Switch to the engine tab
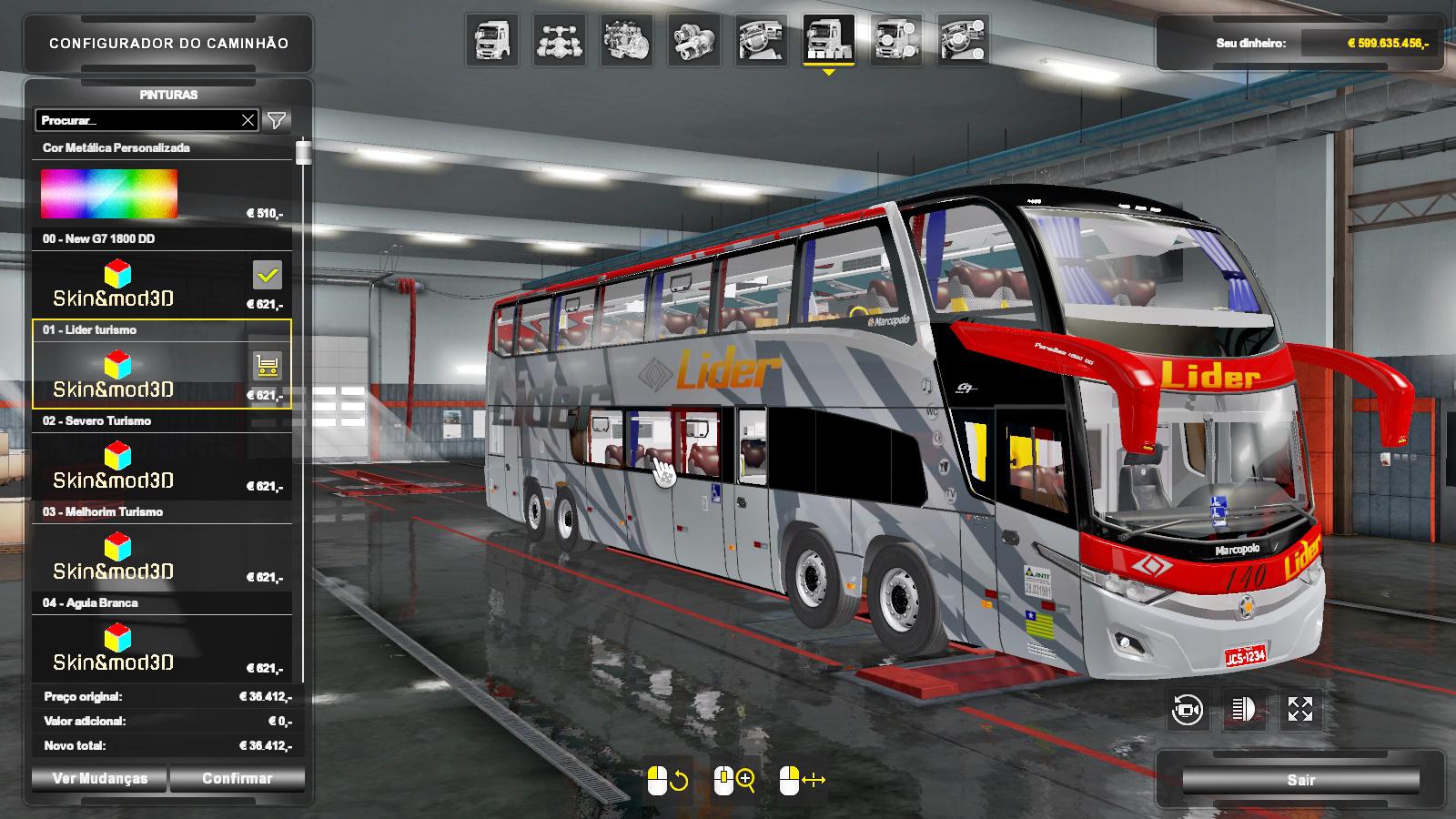 (627, 41)
